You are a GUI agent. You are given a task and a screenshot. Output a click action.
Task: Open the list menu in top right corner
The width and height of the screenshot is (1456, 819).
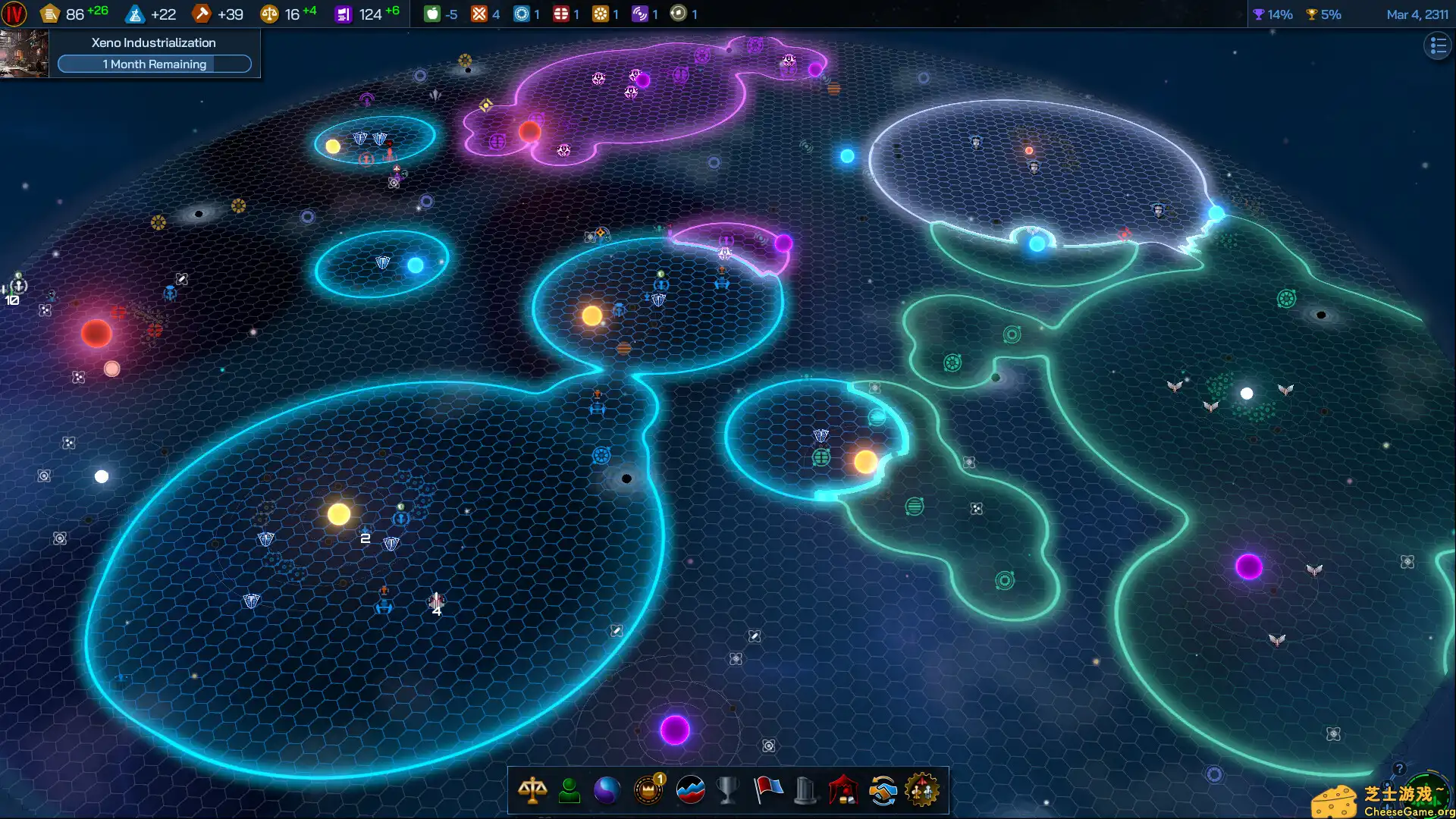(x=1437, y=45)
